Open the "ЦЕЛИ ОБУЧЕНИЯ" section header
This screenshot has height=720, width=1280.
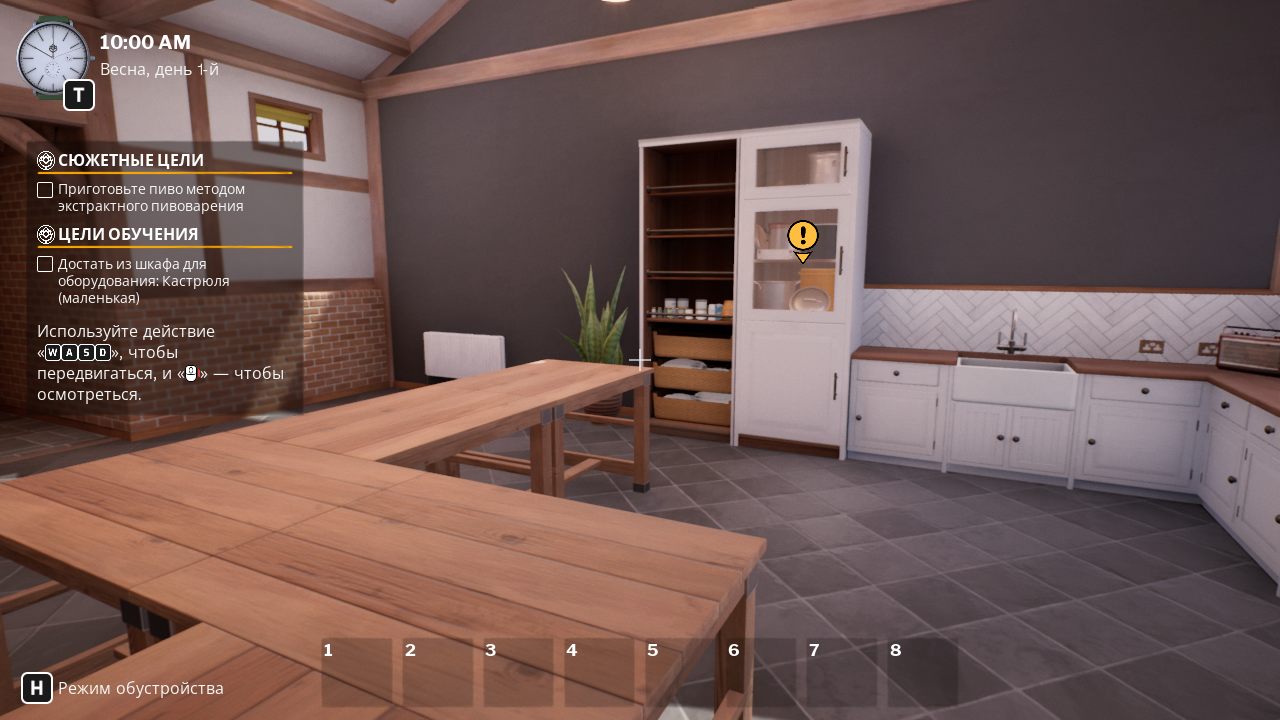click(126, 234)
